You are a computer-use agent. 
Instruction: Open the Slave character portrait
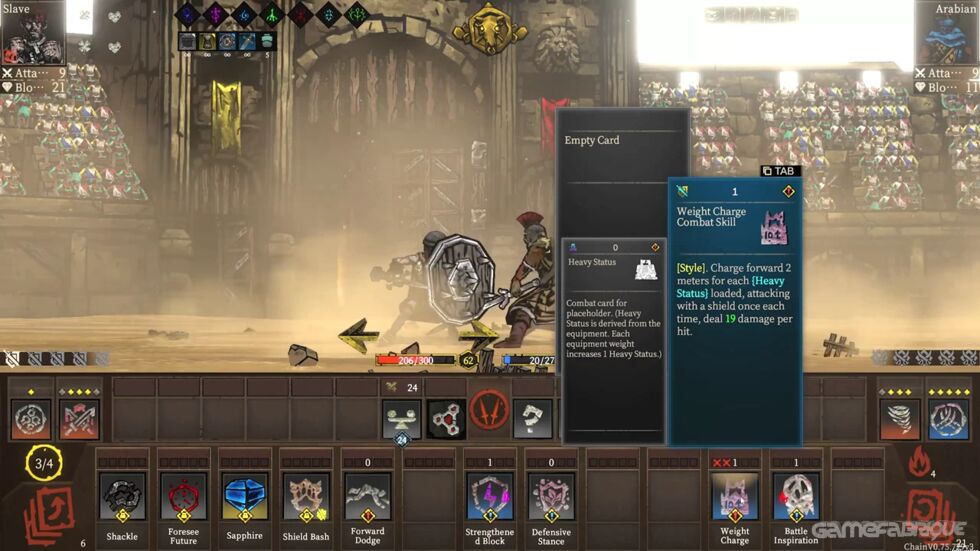coord(33,33)
